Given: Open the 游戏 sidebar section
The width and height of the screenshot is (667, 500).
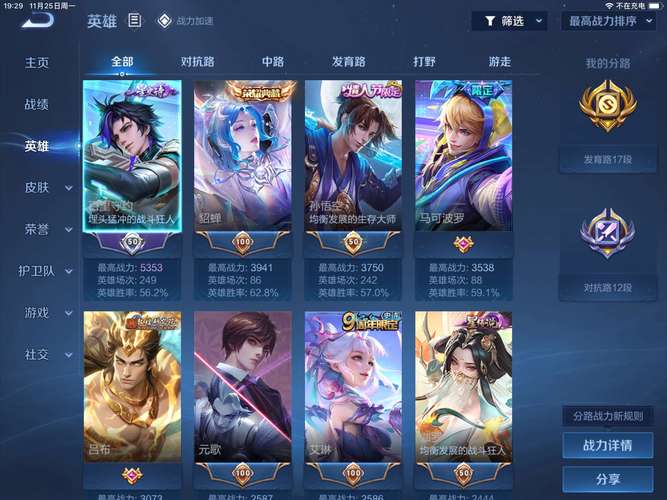Looking at the screenshot, I should click(x=37, y=313).
